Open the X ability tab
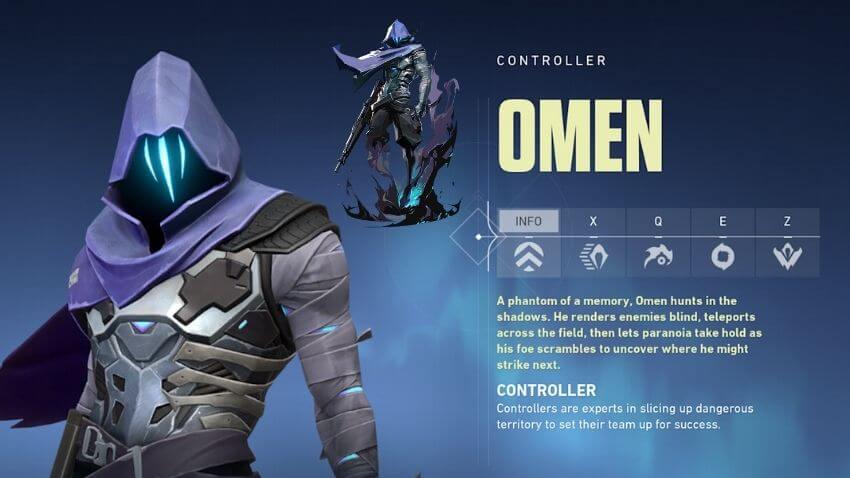Viewport: 850px width, 478px height. click(593, 220)
